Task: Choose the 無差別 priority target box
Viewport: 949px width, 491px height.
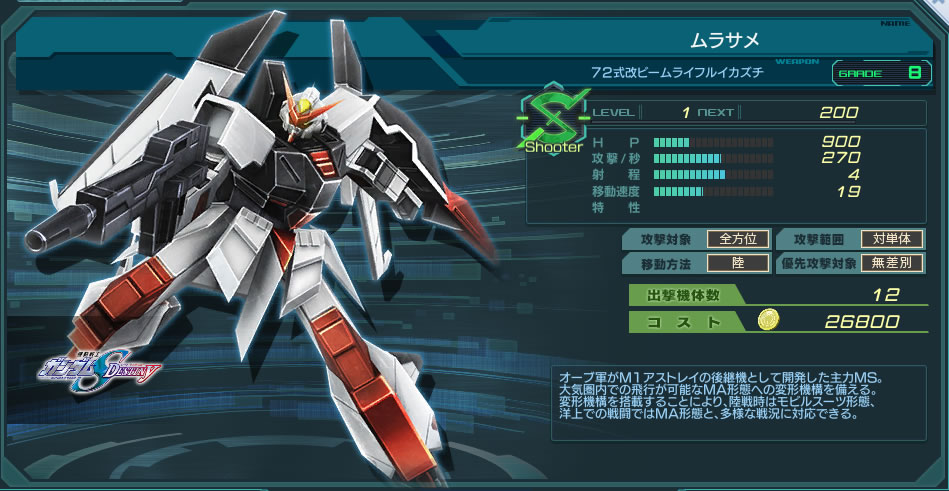Action: click(x=892, y=263)
